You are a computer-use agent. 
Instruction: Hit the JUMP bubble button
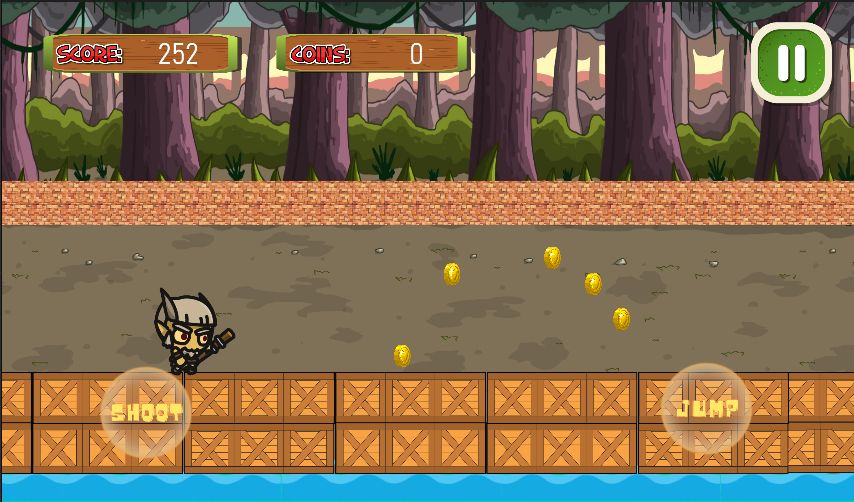707,408
